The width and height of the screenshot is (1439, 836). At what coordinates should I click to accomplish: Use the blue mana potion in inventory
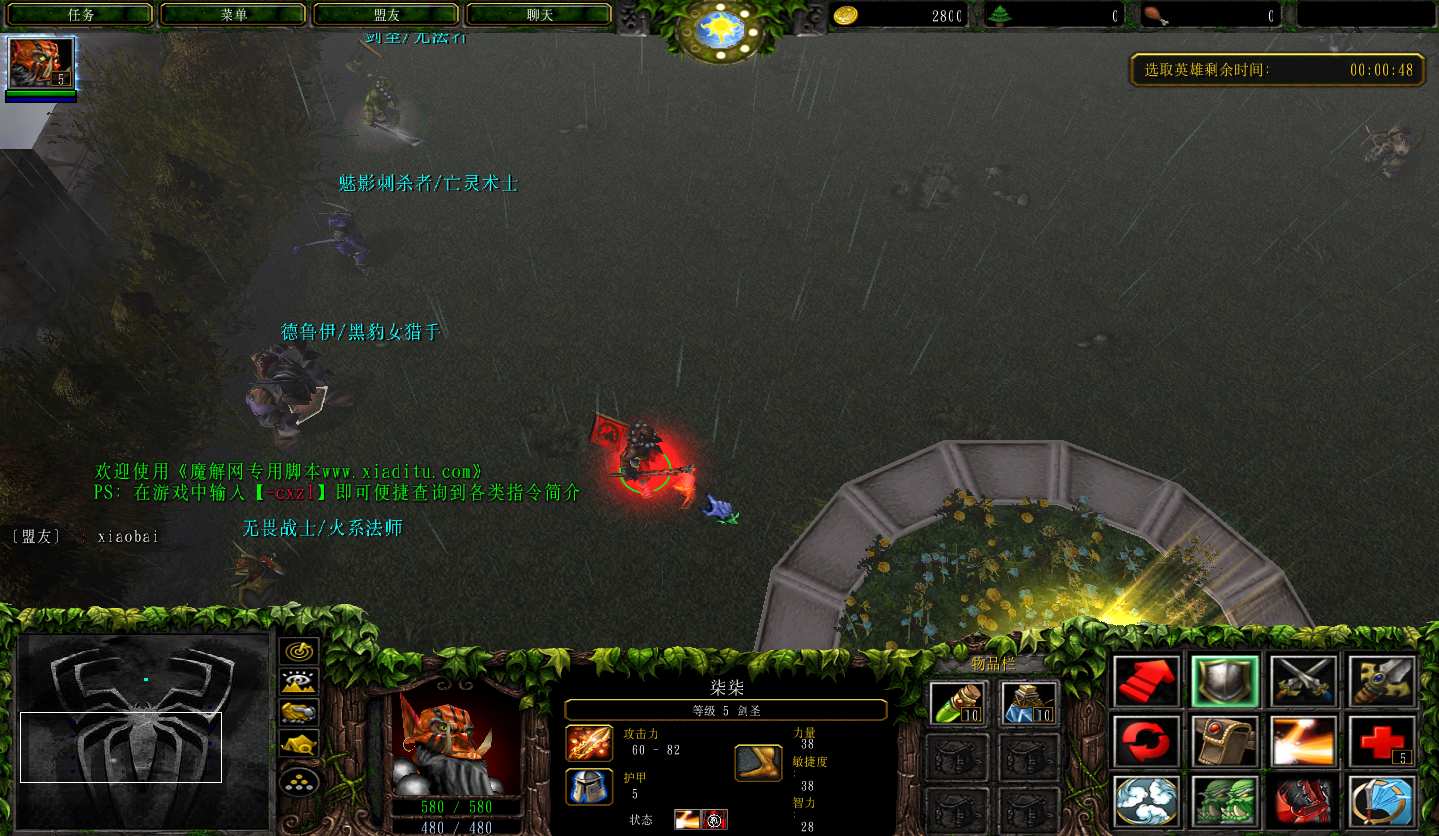(1029, 703)
